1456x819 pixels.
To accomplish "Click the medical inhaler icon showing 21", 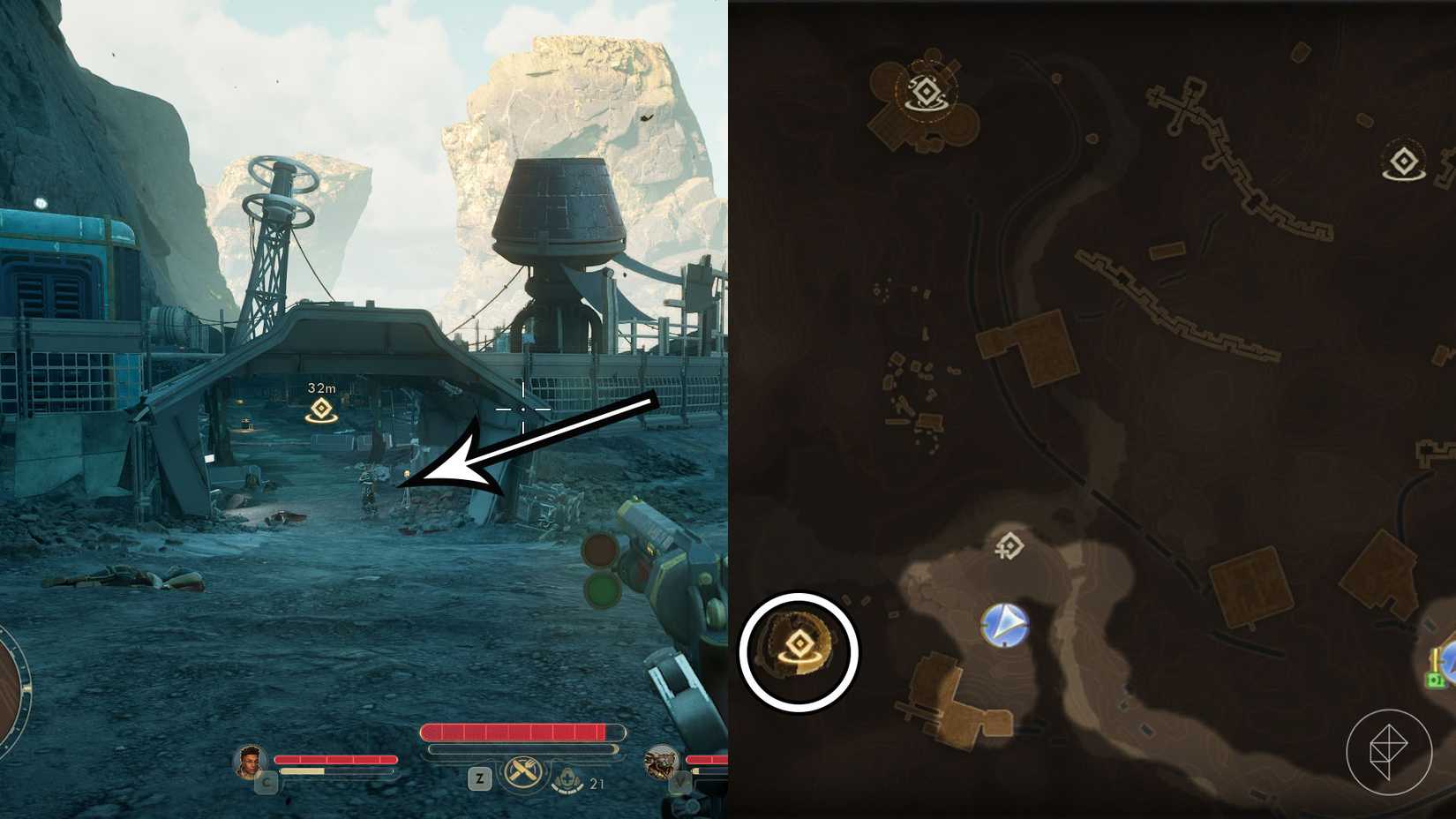I will point(566,778).
